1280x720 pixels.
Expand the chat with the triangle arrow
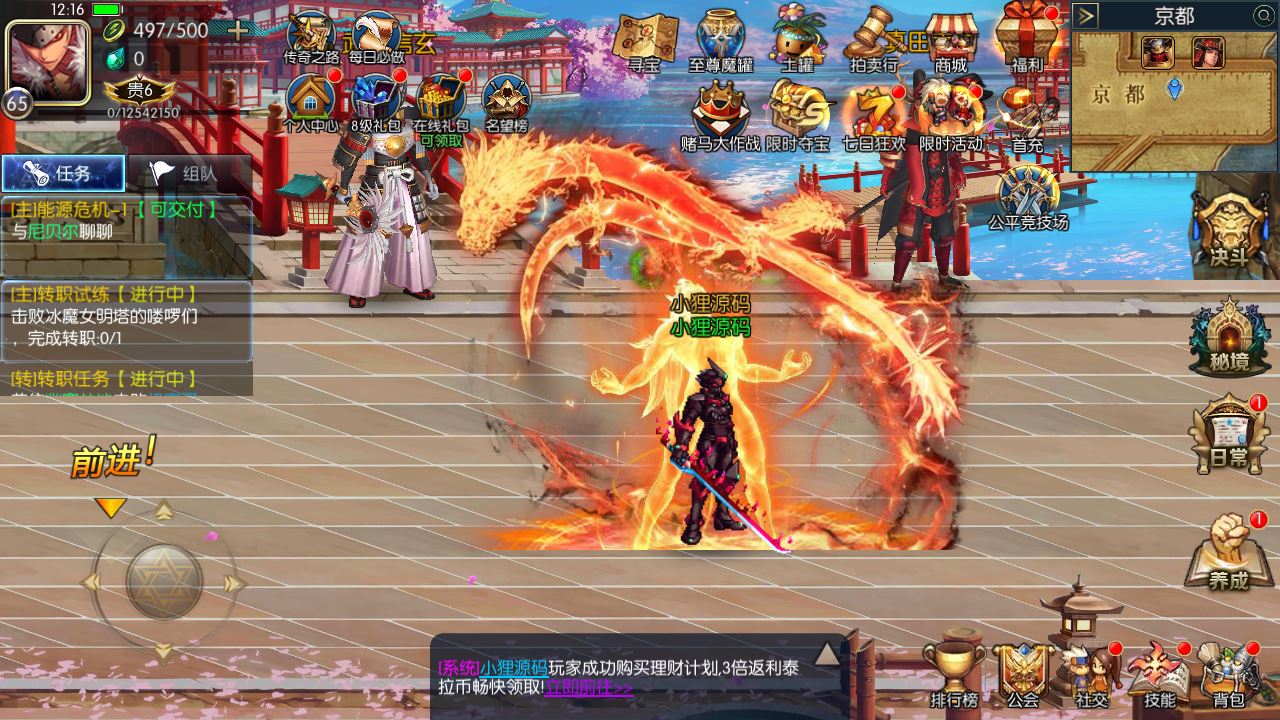click(826, 655)
